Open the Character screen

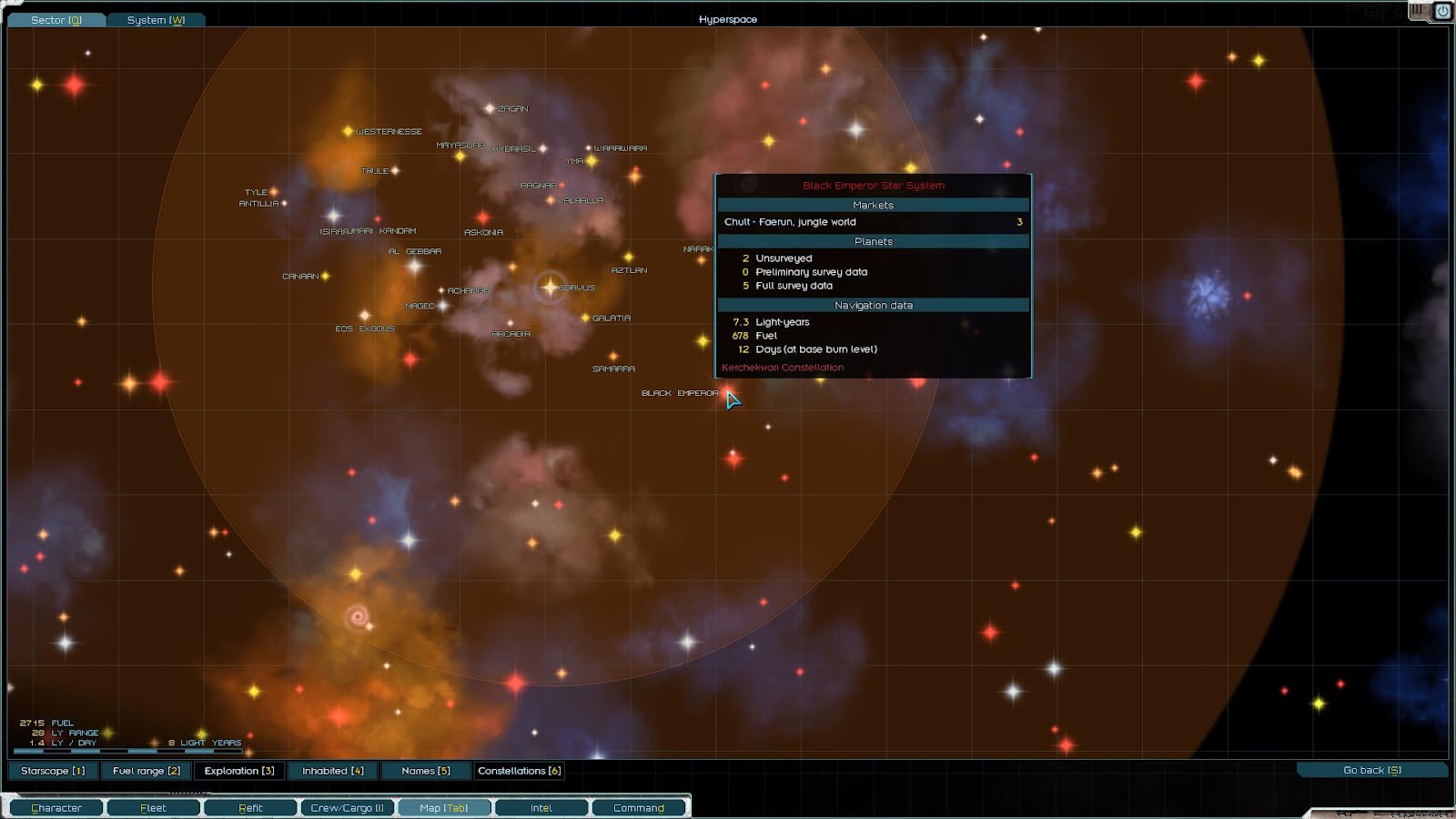point(56,807)
